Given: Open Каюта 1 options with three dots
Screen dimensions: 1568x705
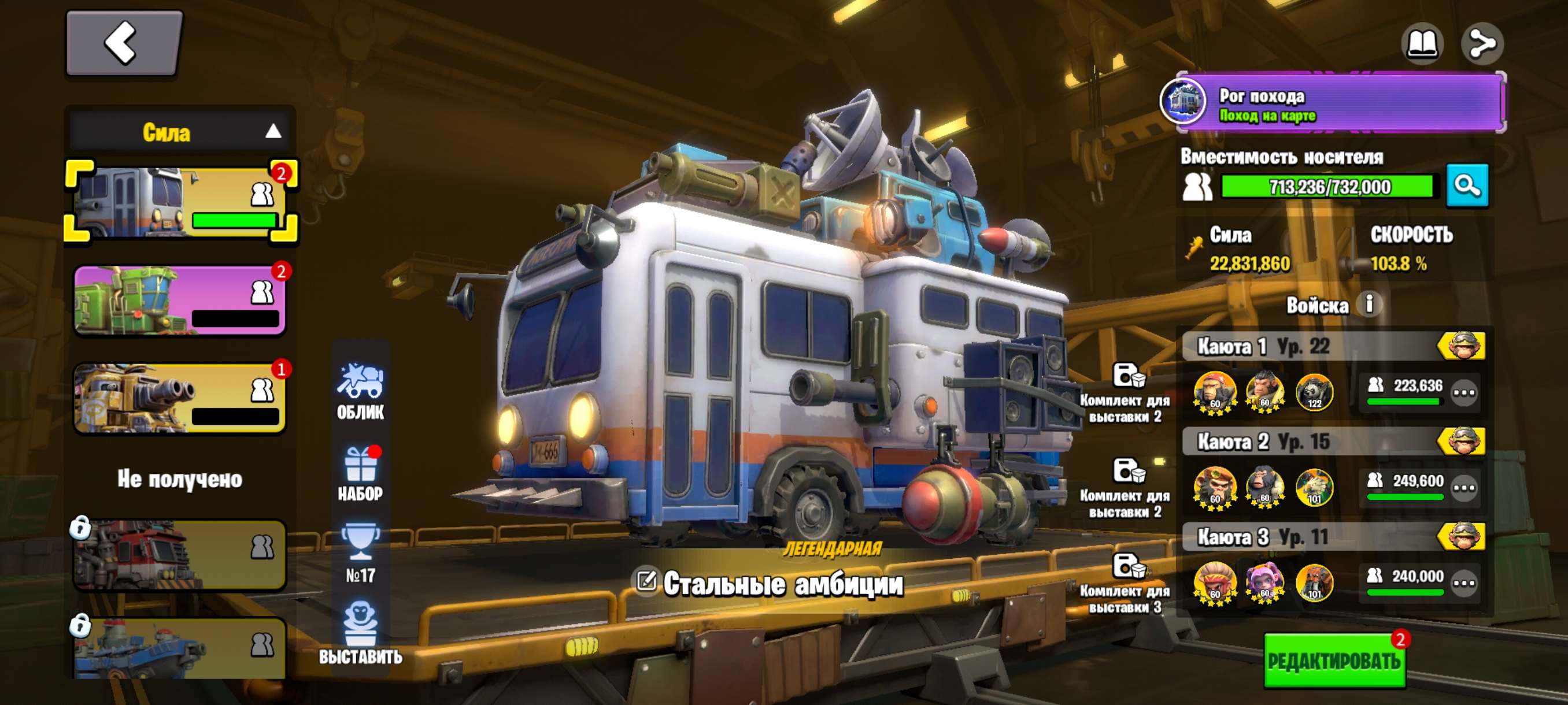Looking at the screenshot, I should tap(1463, 392).
